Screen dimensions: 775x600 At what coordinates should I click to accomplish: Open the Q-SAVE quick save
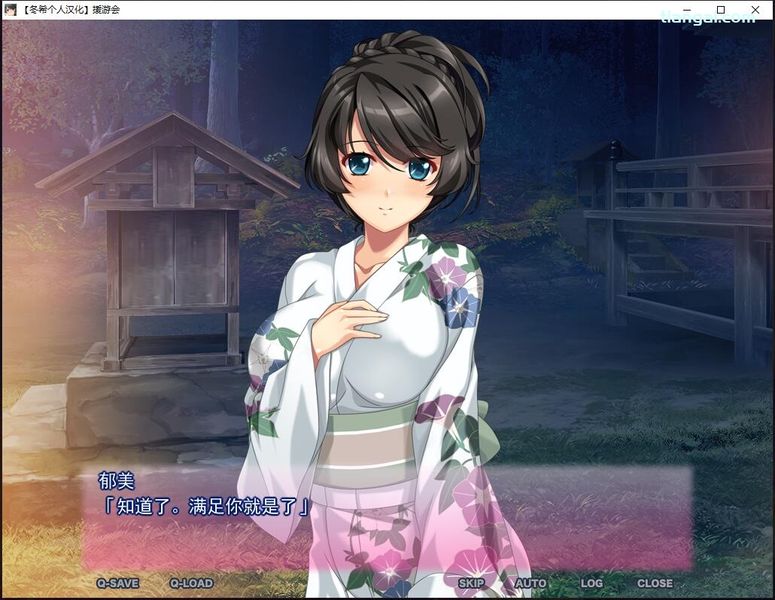118,583
